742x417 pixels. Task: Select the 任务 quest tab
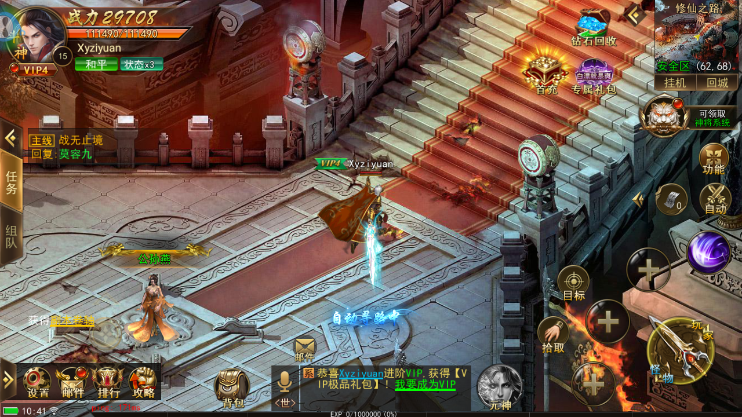11,182
